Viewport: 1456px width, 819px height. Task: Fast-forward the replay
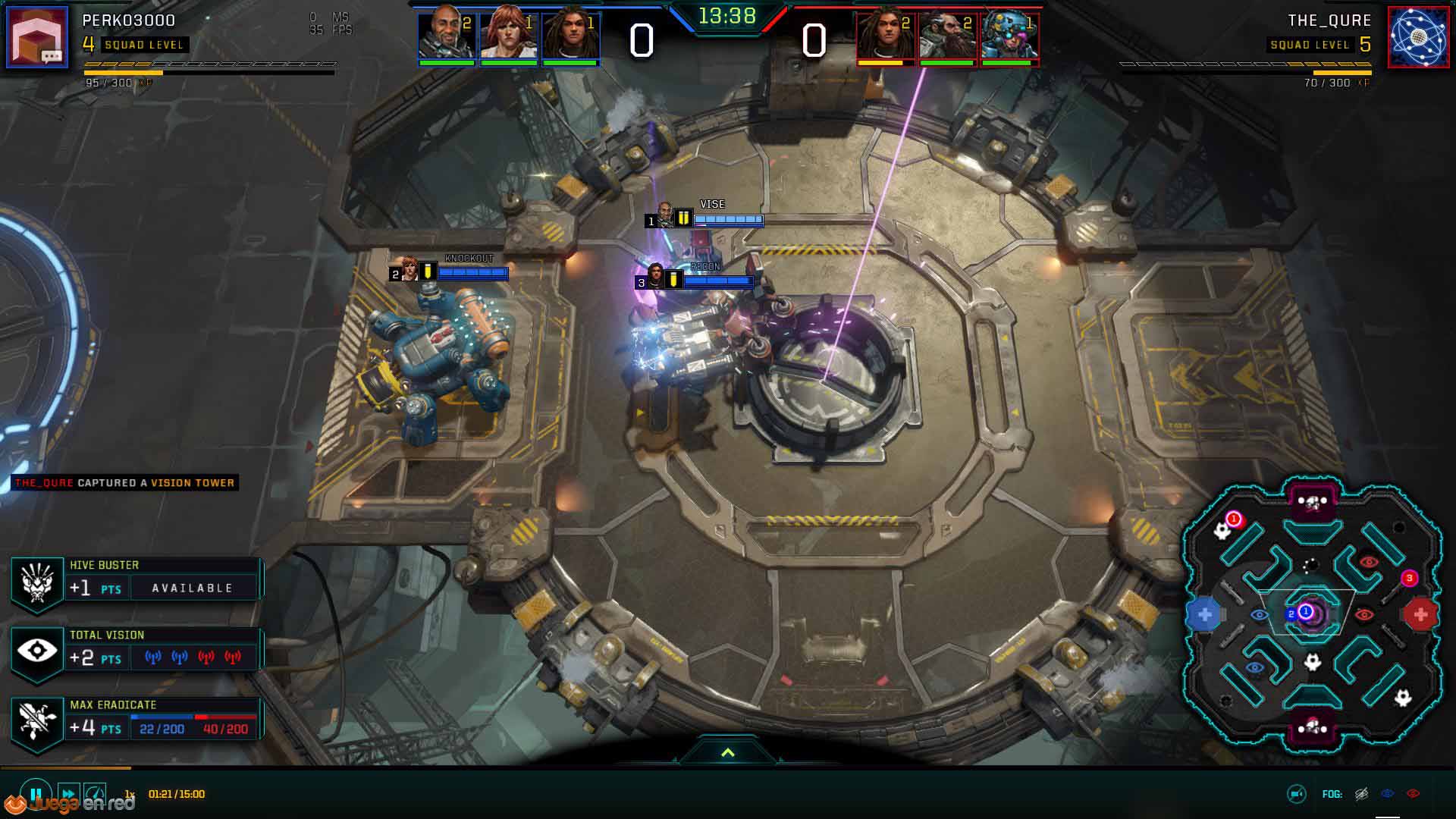pos(67,794)
